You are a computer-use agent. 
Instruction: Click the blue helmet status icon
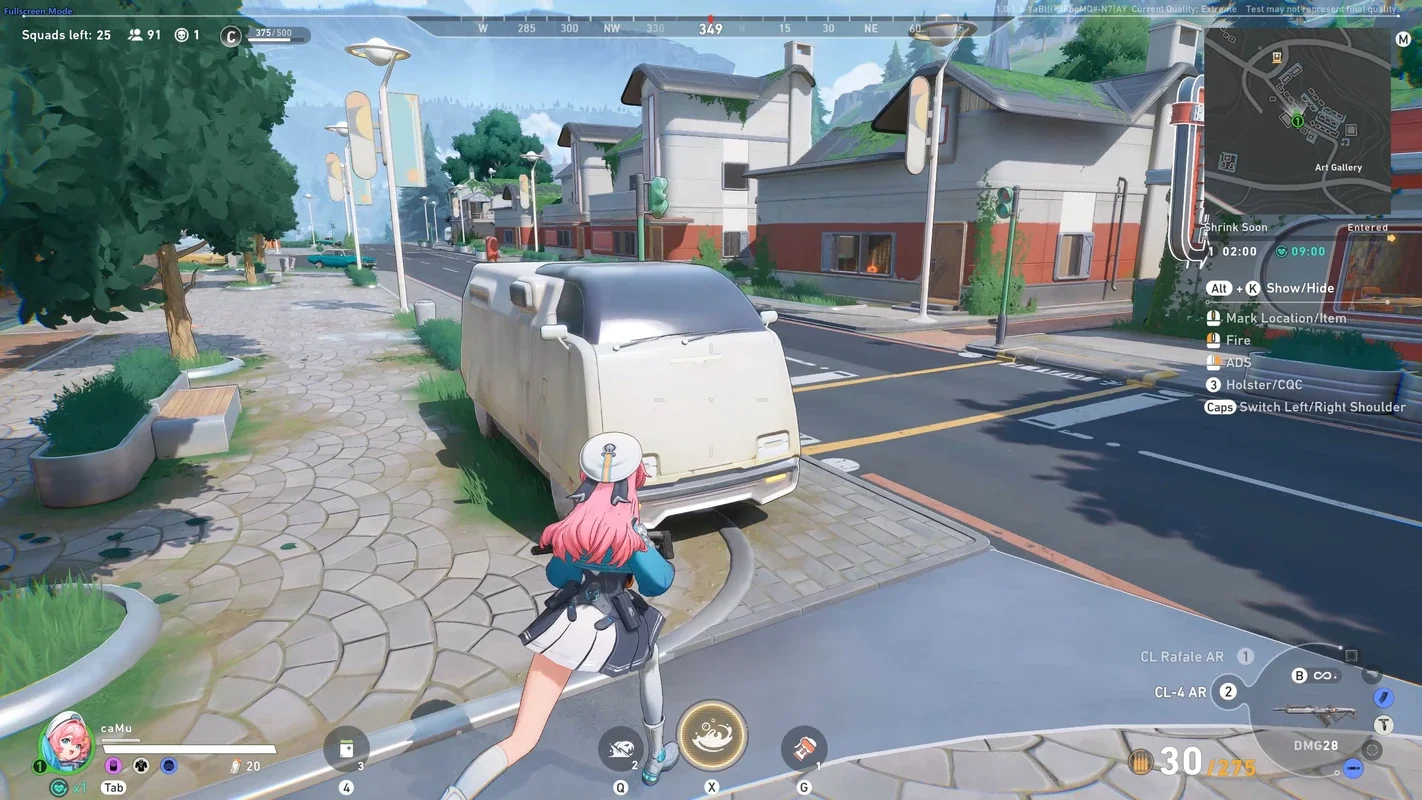(x=169, y=765)
